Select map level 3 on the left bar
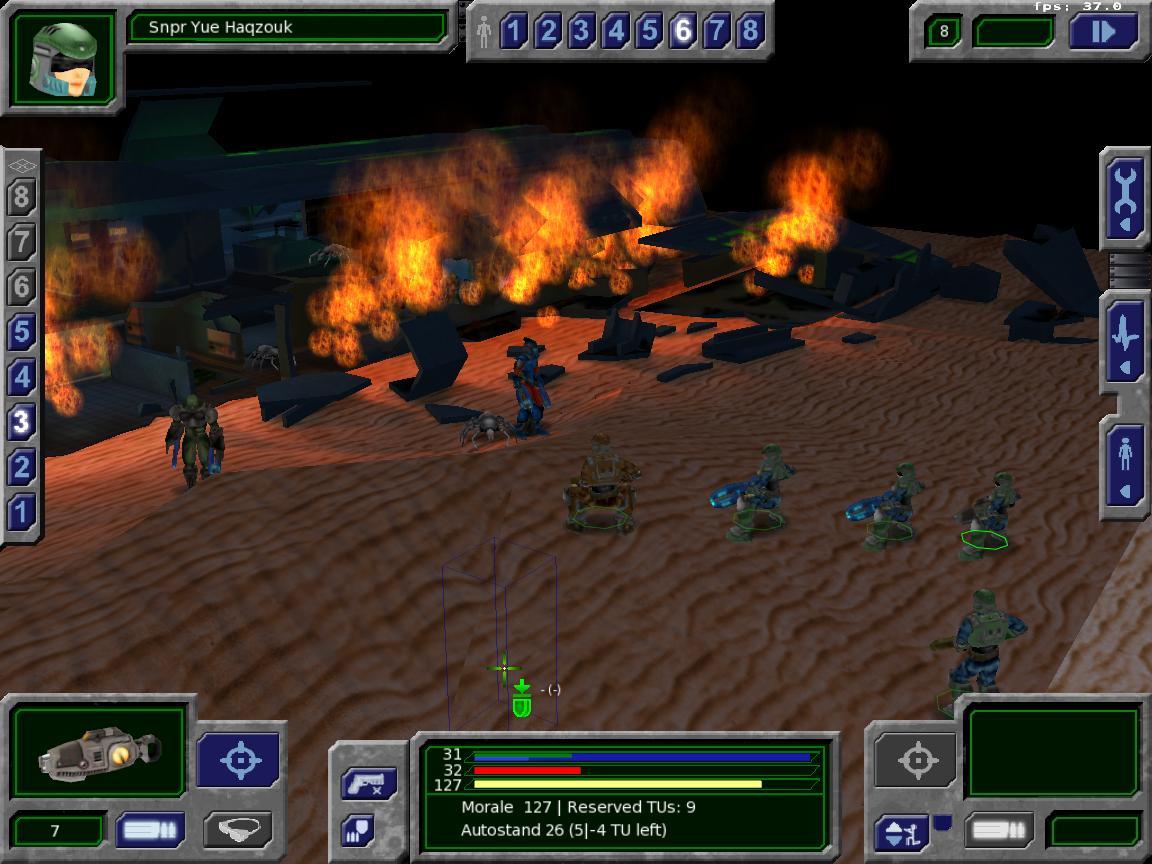The width and height of the screenshot is (1152, 864). click(x=22, y=422)
